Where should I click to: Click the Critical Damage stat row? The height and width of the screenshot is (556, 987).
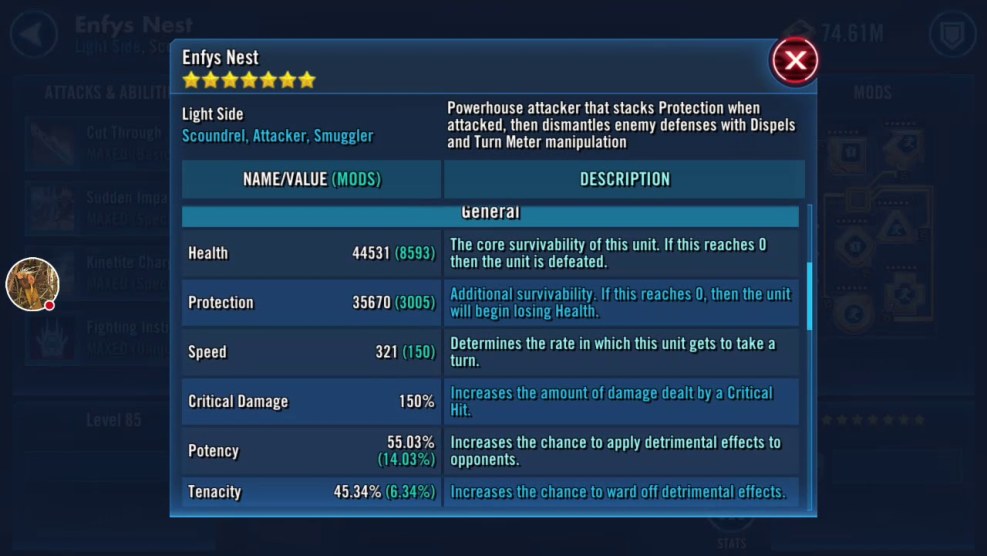pyautogui.click(x=311, y=401)
